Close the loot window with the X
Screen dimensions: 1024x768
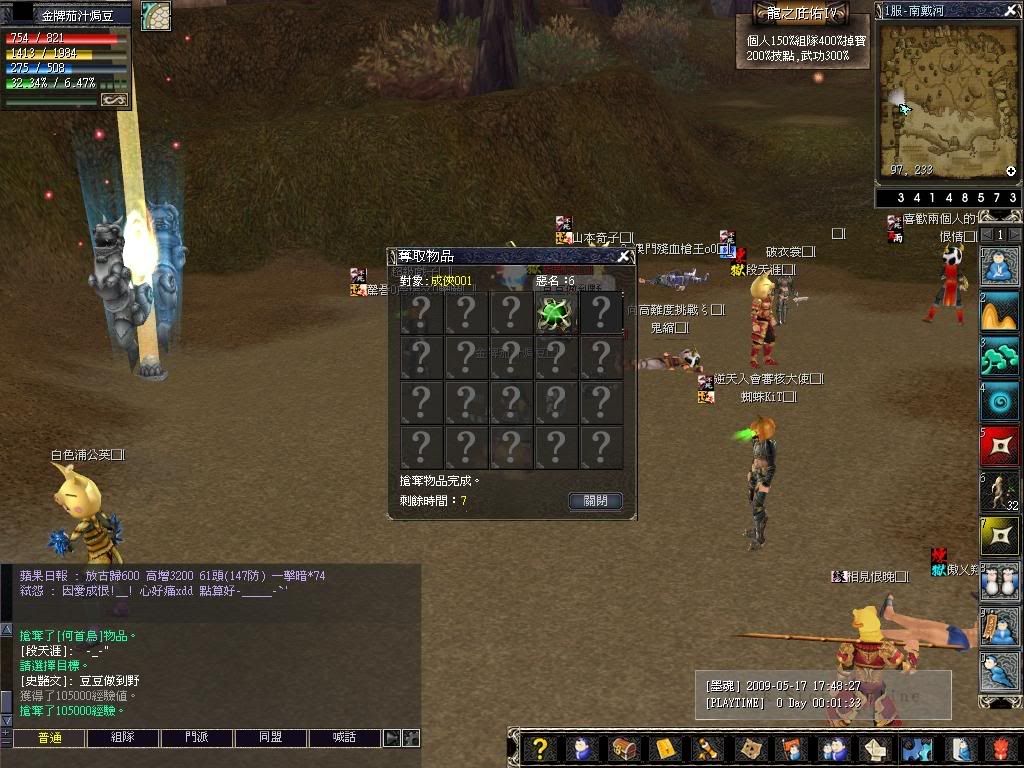click(x=623, y=256)
